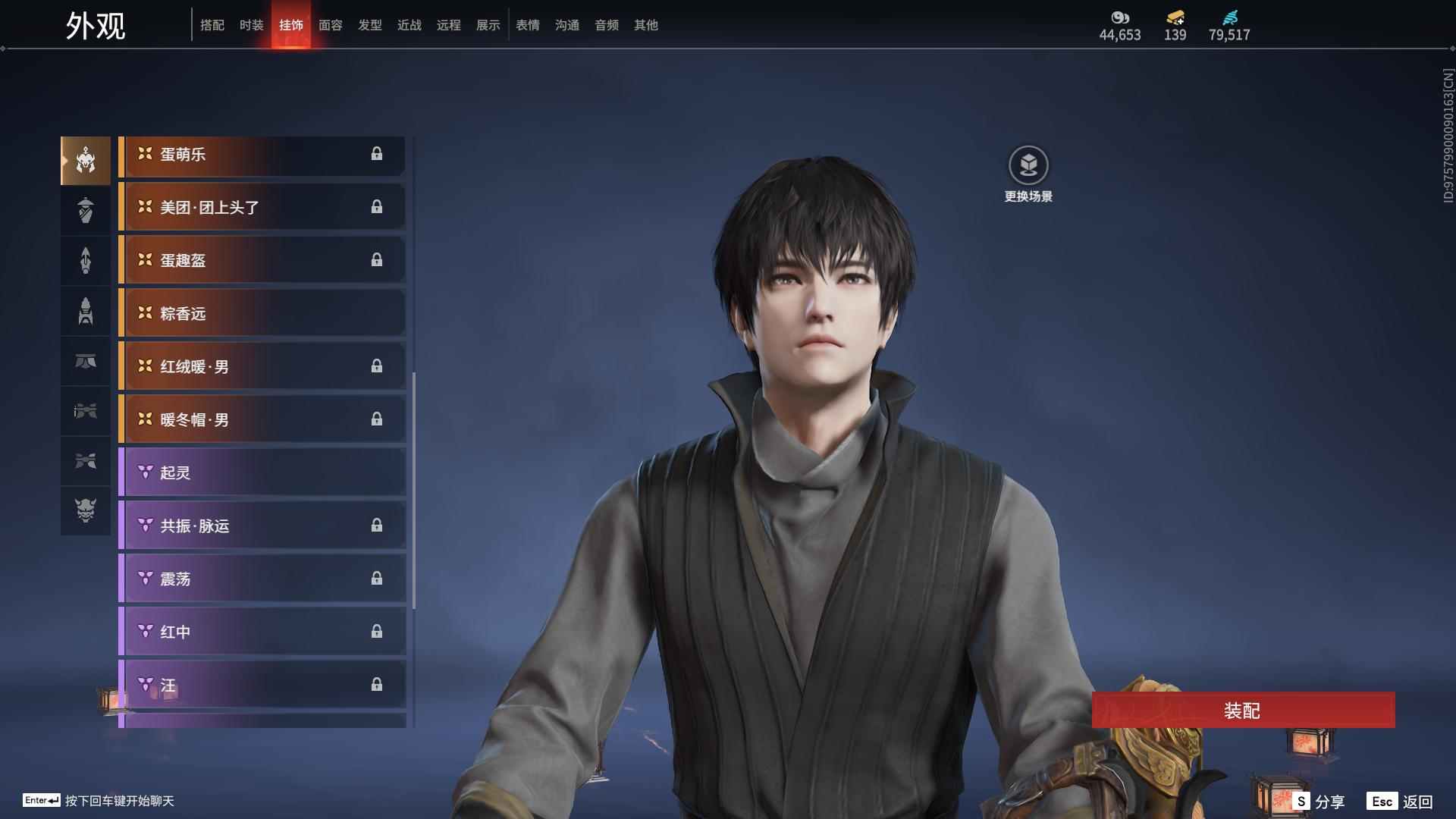The image size is (1456, 819).
Task: Return with the 返回 button
Action: coord(1401,802)
